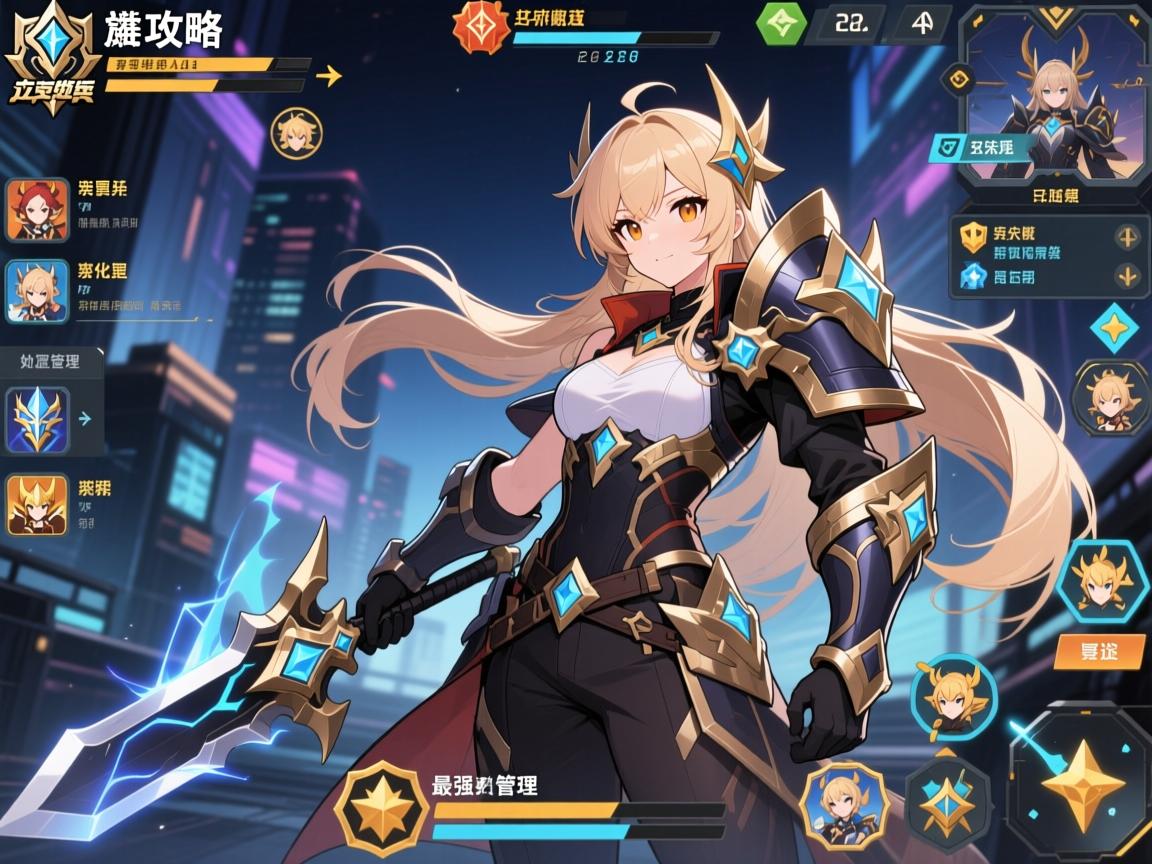Open the 管理 management tab

[50, 361]
